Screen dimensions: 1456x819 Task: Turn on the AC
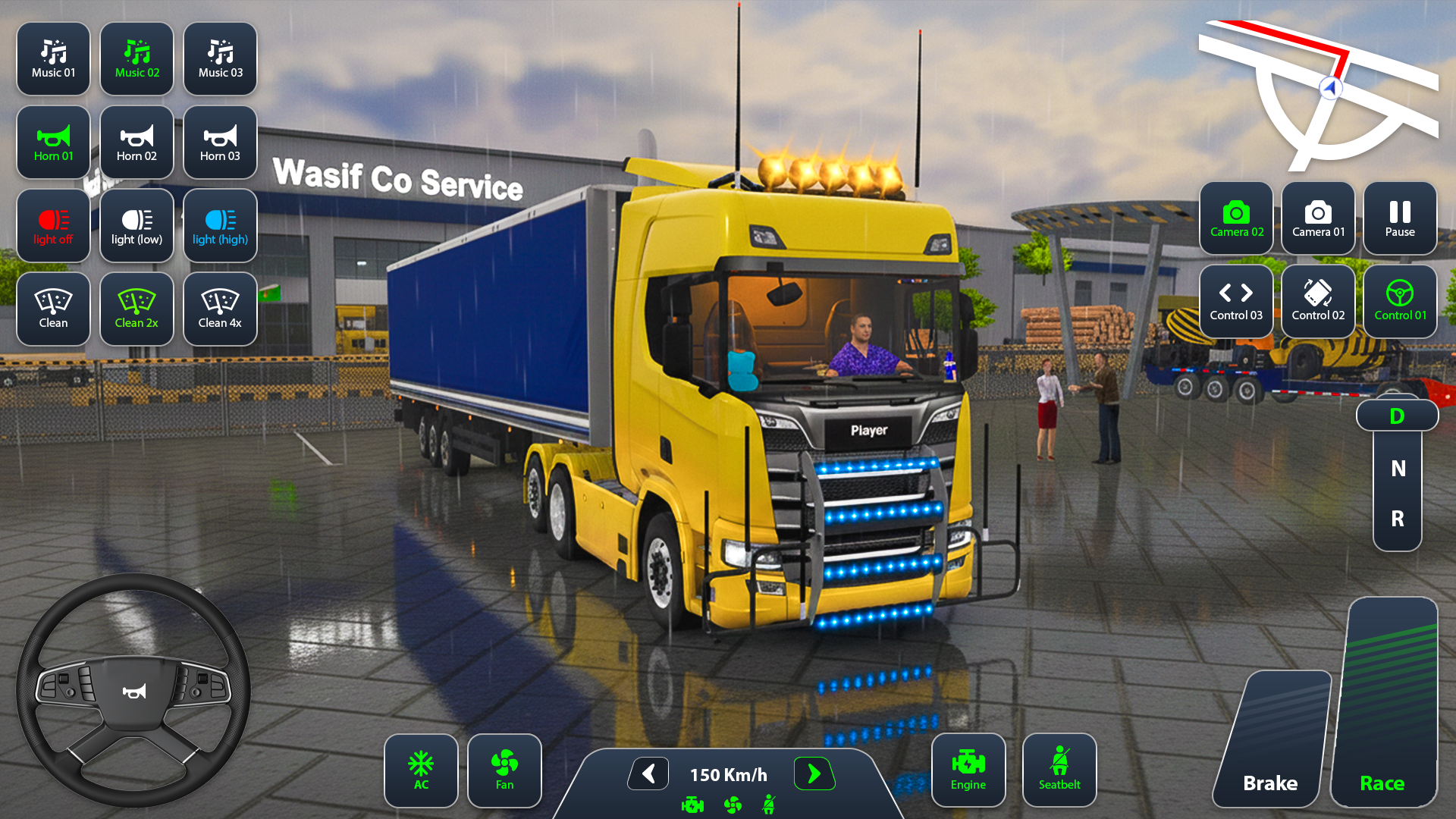coord(421,770)
